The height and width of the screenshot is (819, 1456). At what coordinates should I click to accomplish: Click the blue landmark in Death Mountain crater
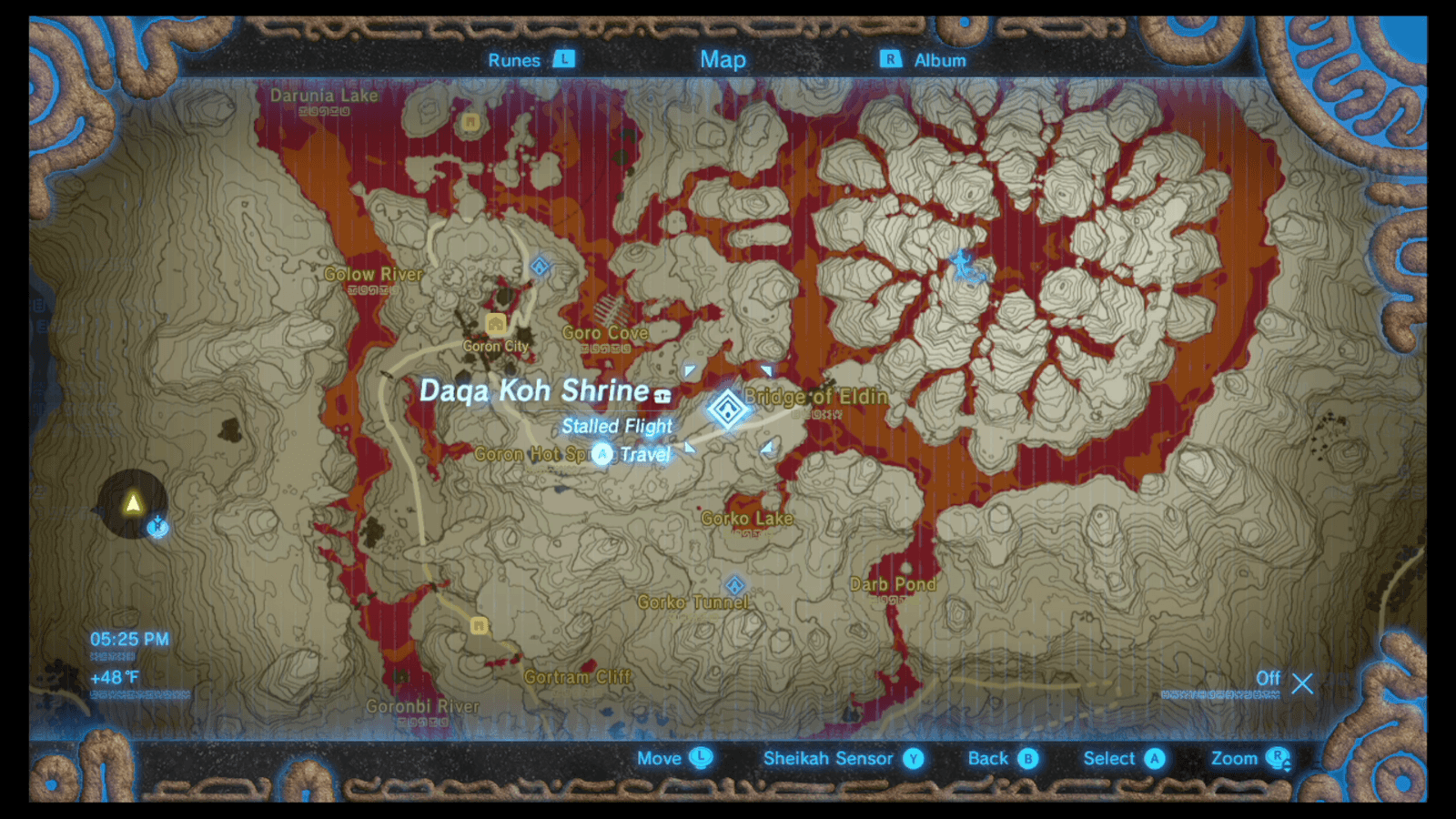(x=966, y=266)
